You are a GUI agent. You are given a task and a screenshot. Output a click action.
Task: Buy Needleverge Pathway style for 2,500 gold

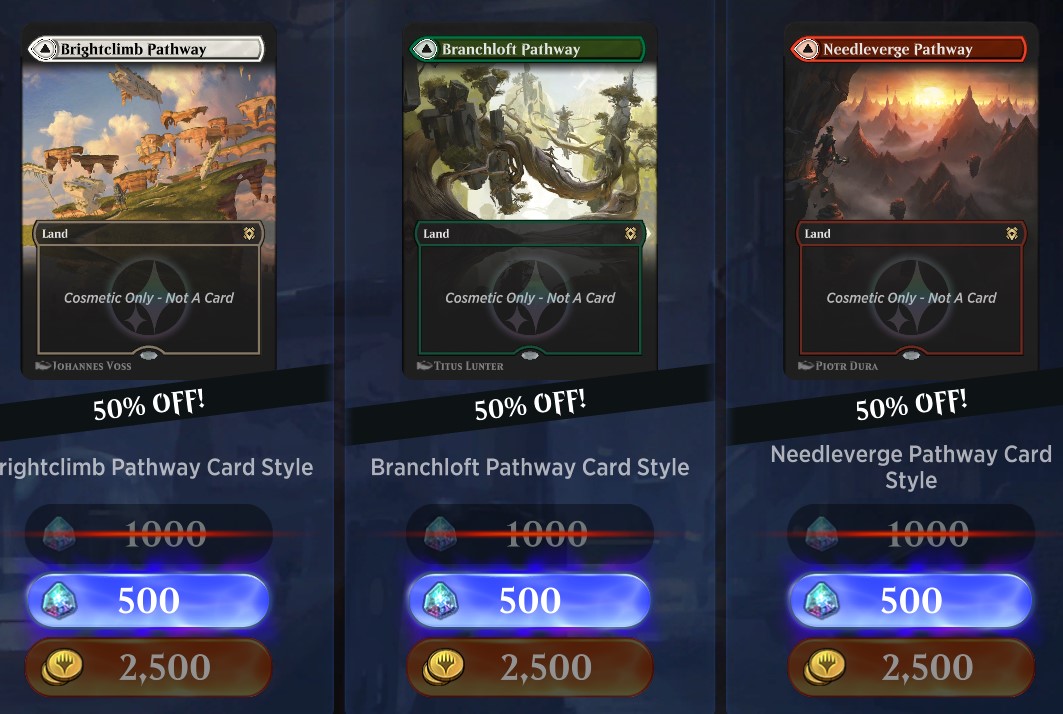coord(910,667)
